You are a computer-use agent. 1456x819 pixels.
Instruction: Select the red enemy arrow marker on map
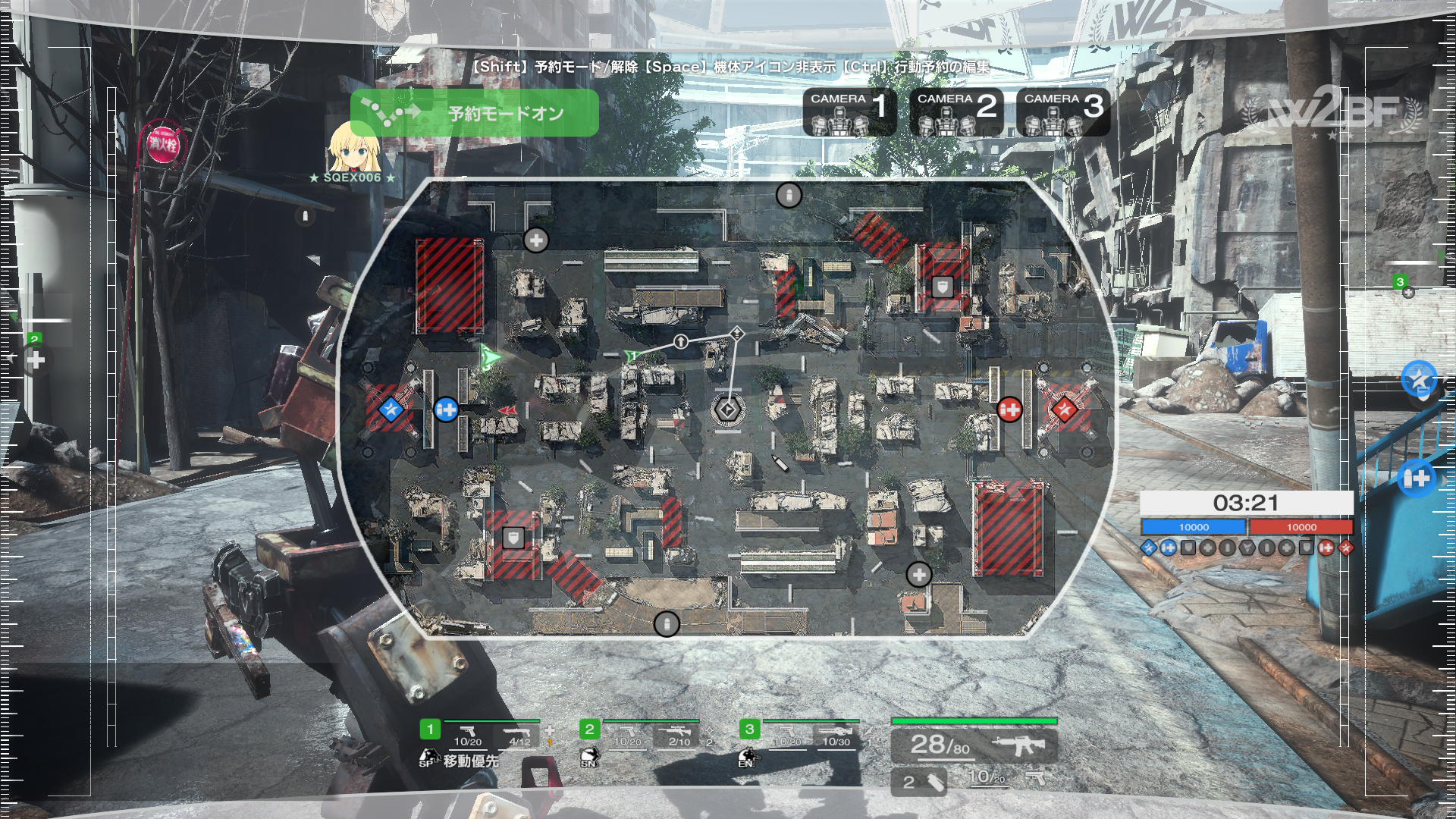click(x=508, y=410)
